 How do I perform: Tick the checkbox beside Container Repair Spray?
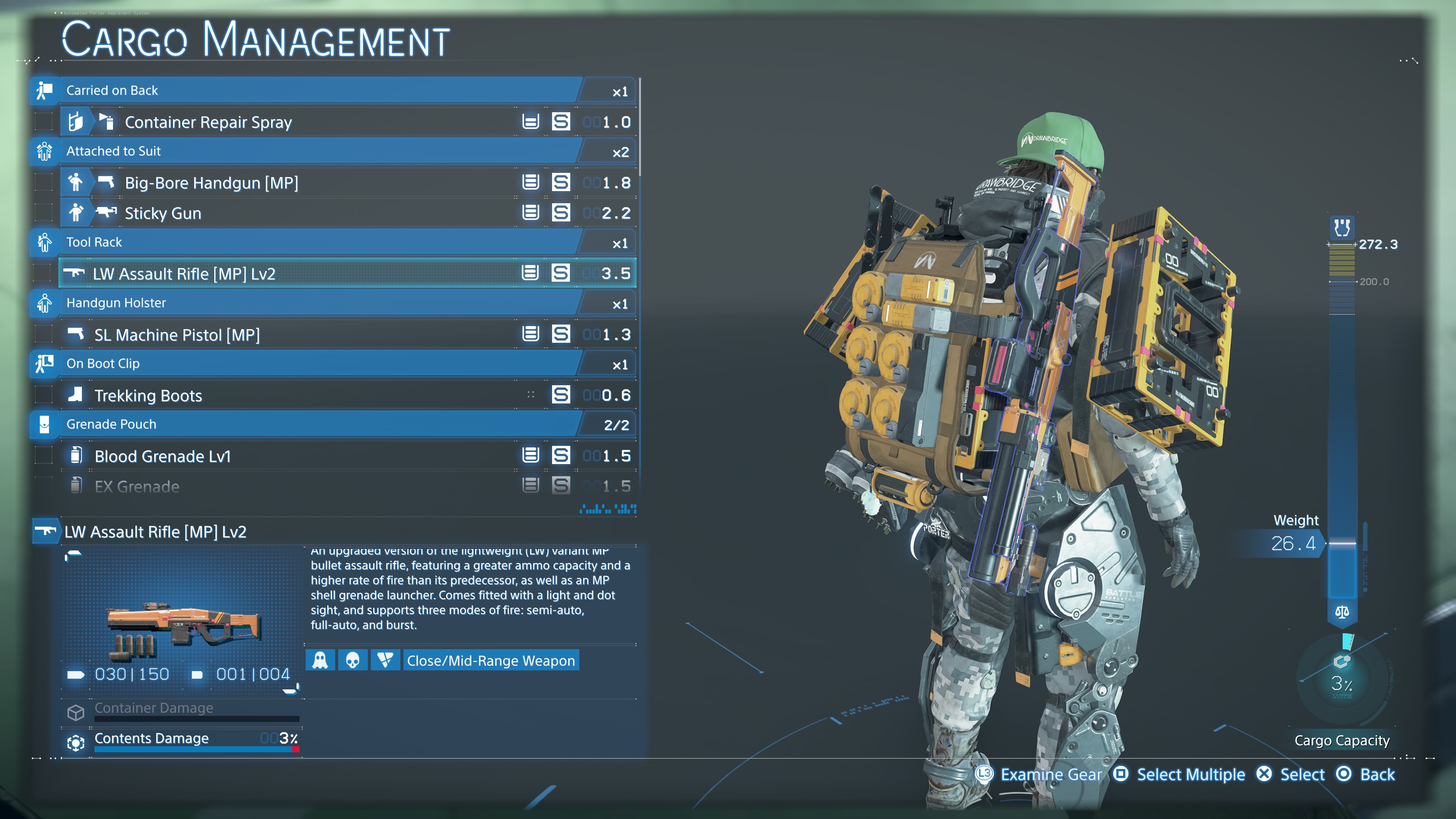[x=44, y=122]
